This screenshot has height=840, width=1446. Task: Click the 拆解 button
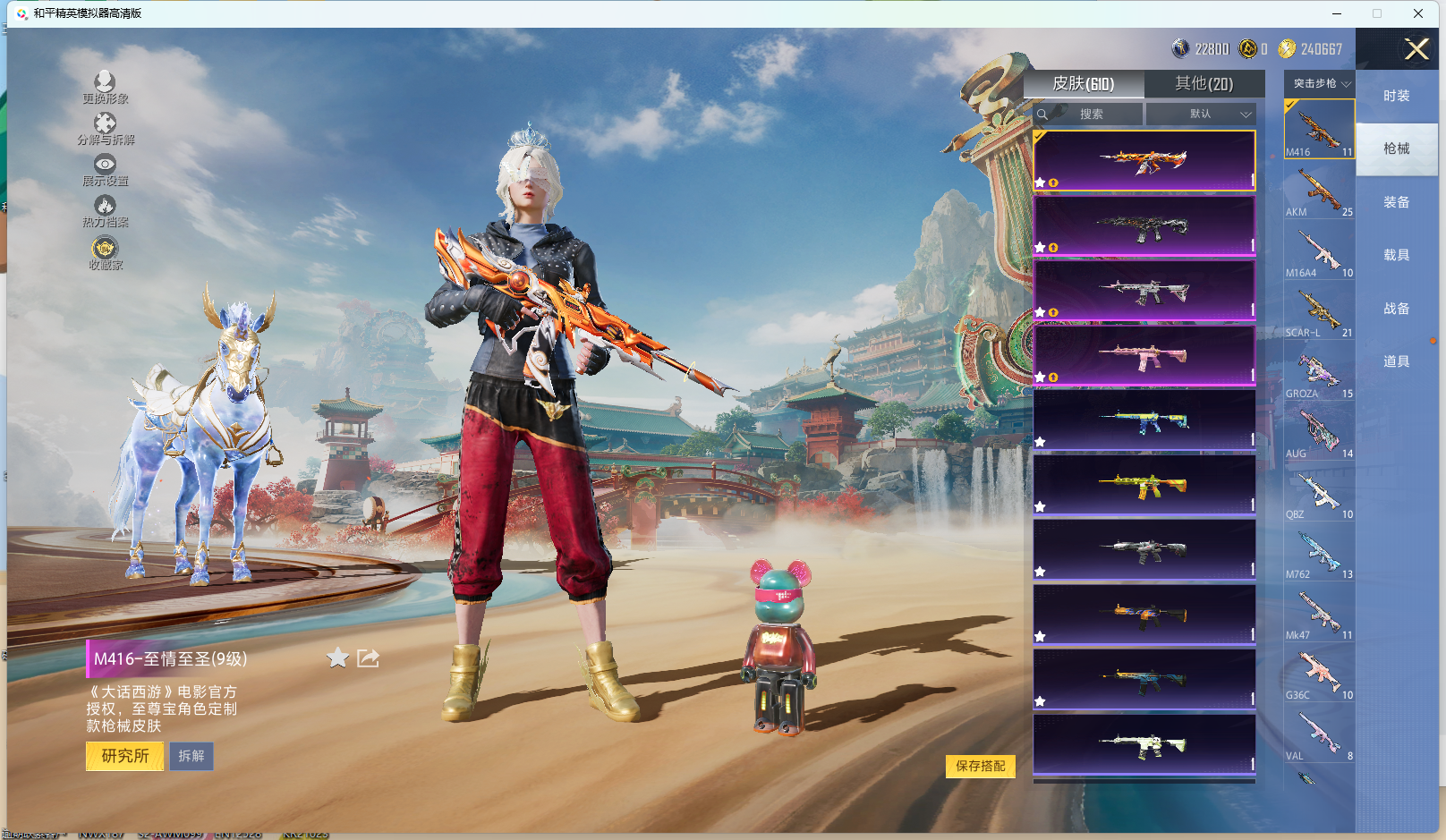[191, 756]
